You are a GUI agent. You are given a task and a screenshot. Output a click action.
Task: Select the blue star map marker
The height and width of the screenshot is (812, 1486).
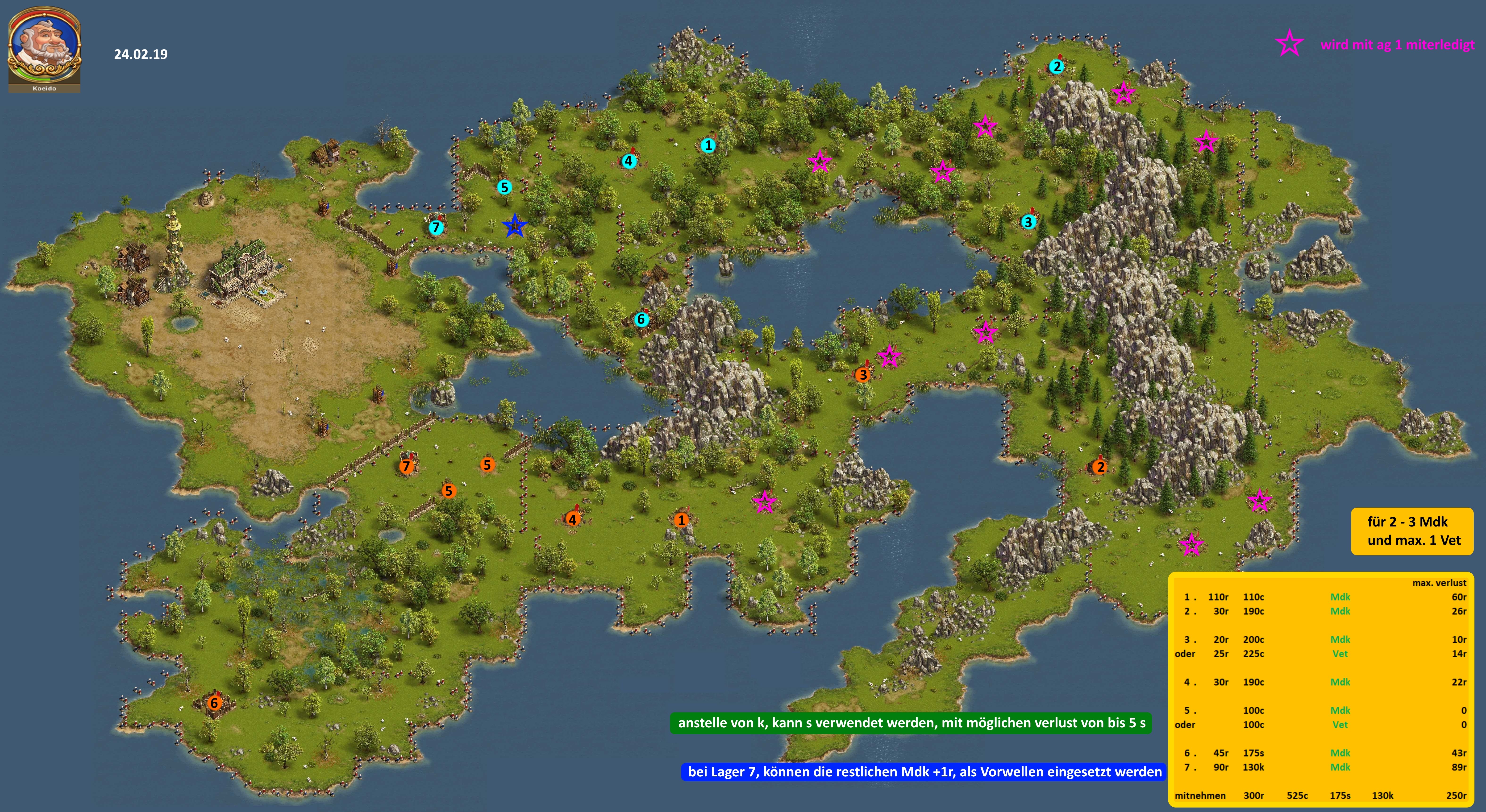coord(514,226)
